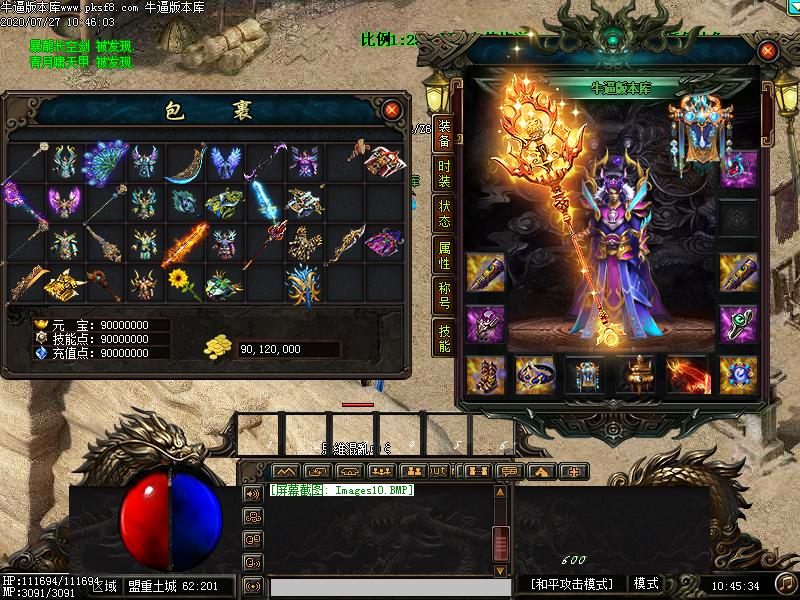The width and height of the screenshot is (800, 600).
Task: Choose the glowing blue ice sword
Action: [x=263, y=201]
